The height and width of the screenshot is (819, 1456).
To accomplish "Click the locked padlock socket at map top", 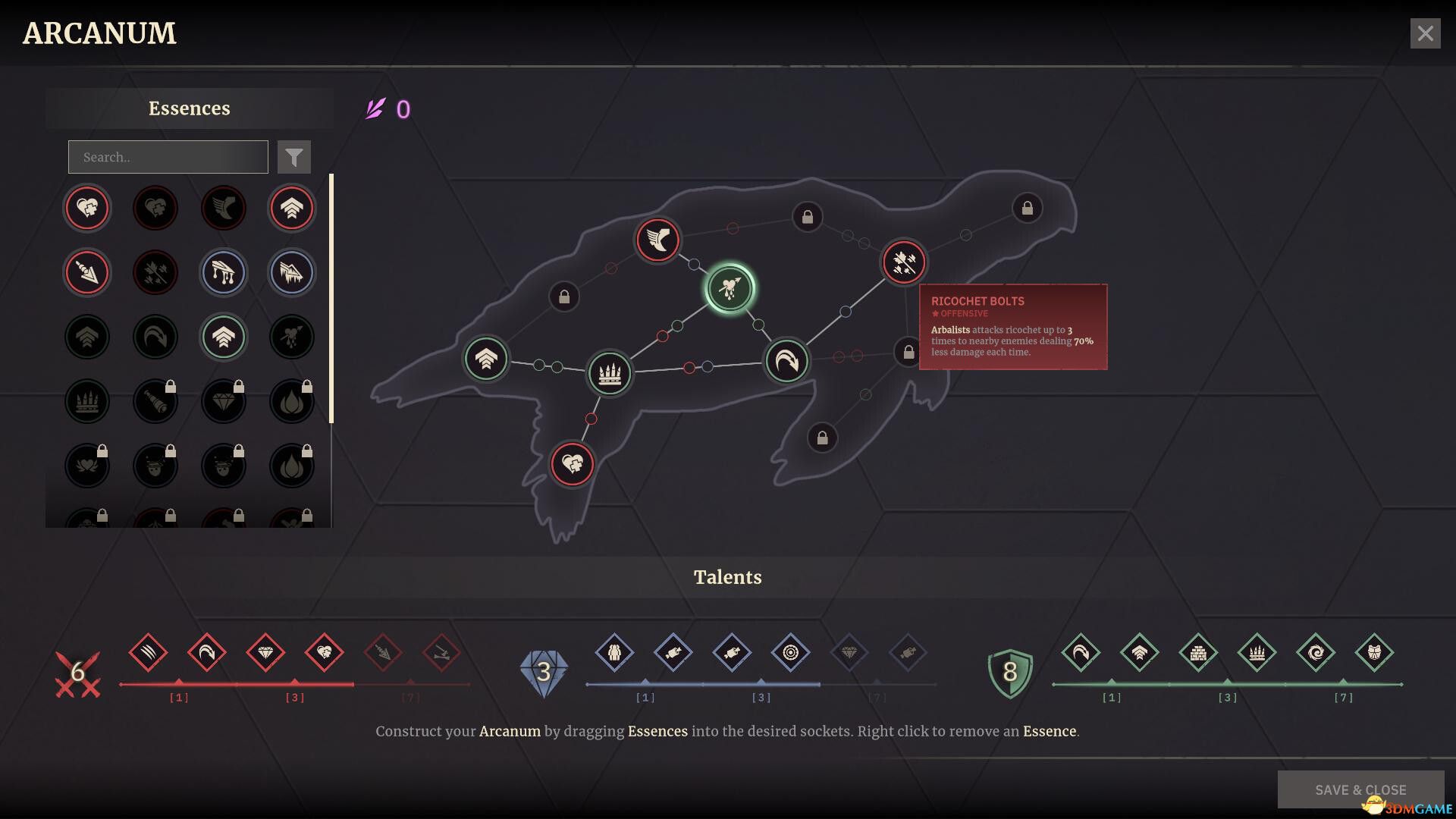I will coord(807,217).
